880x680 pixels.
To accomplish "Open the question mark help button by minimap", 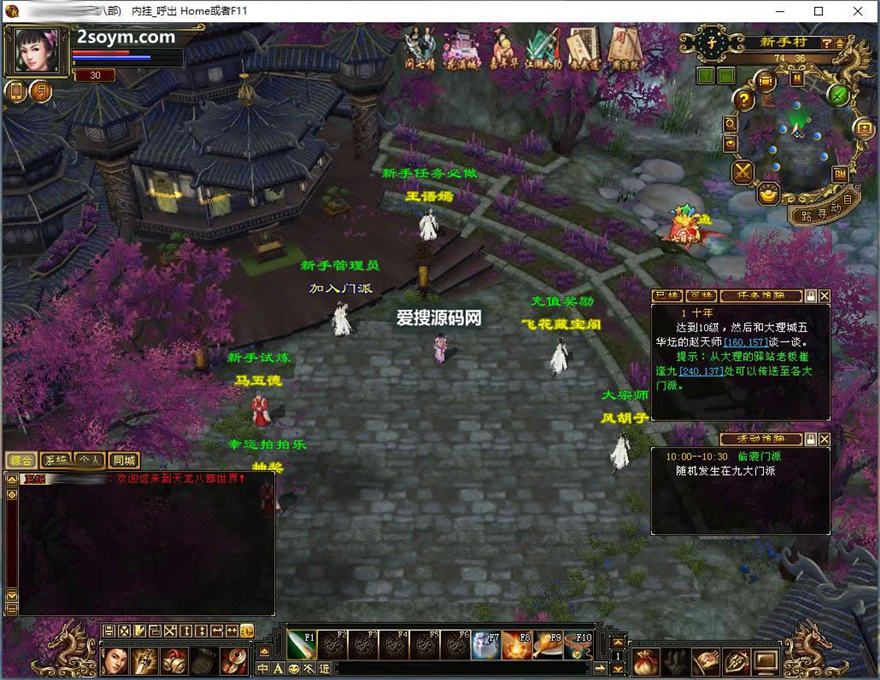I will (743, 99).
